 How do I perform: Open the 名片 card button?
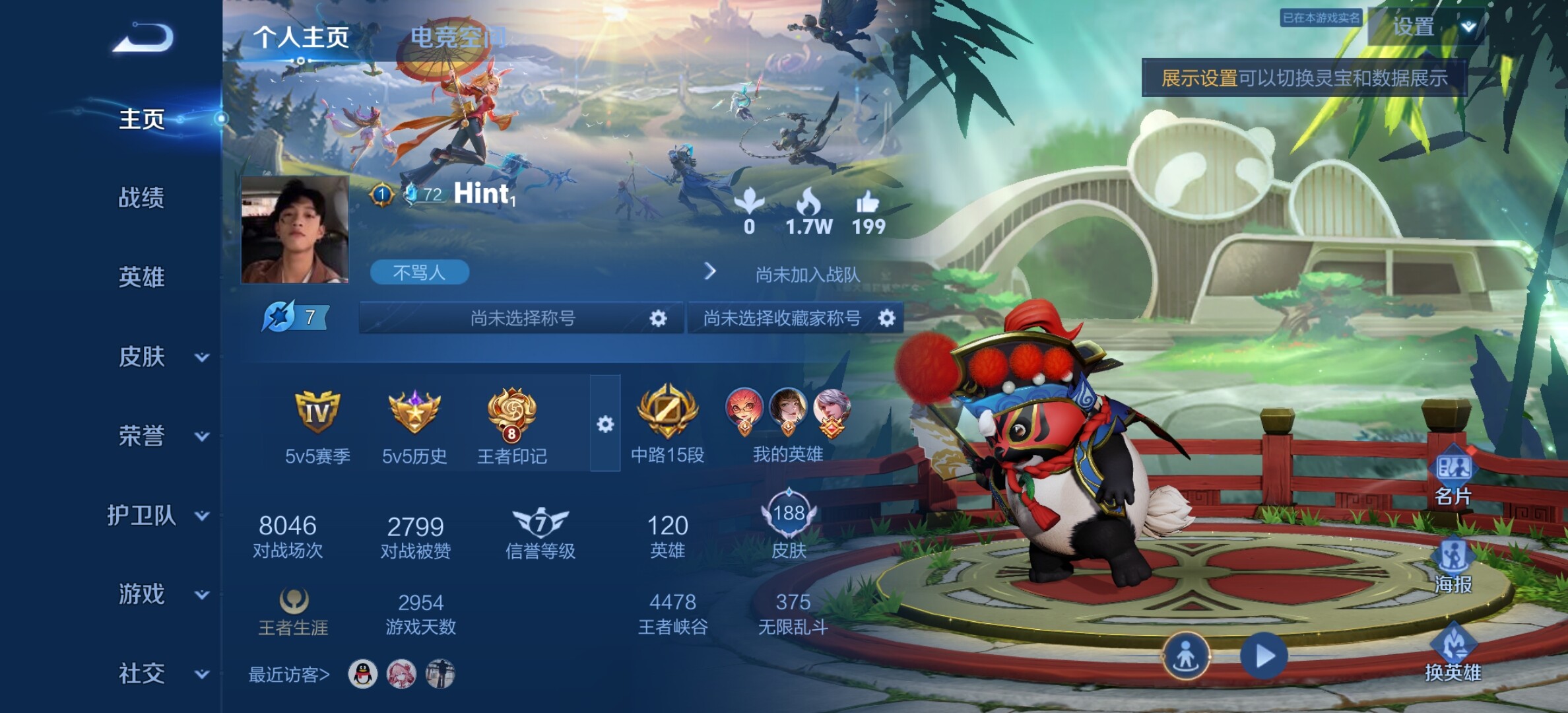(x=1453, y=479)
